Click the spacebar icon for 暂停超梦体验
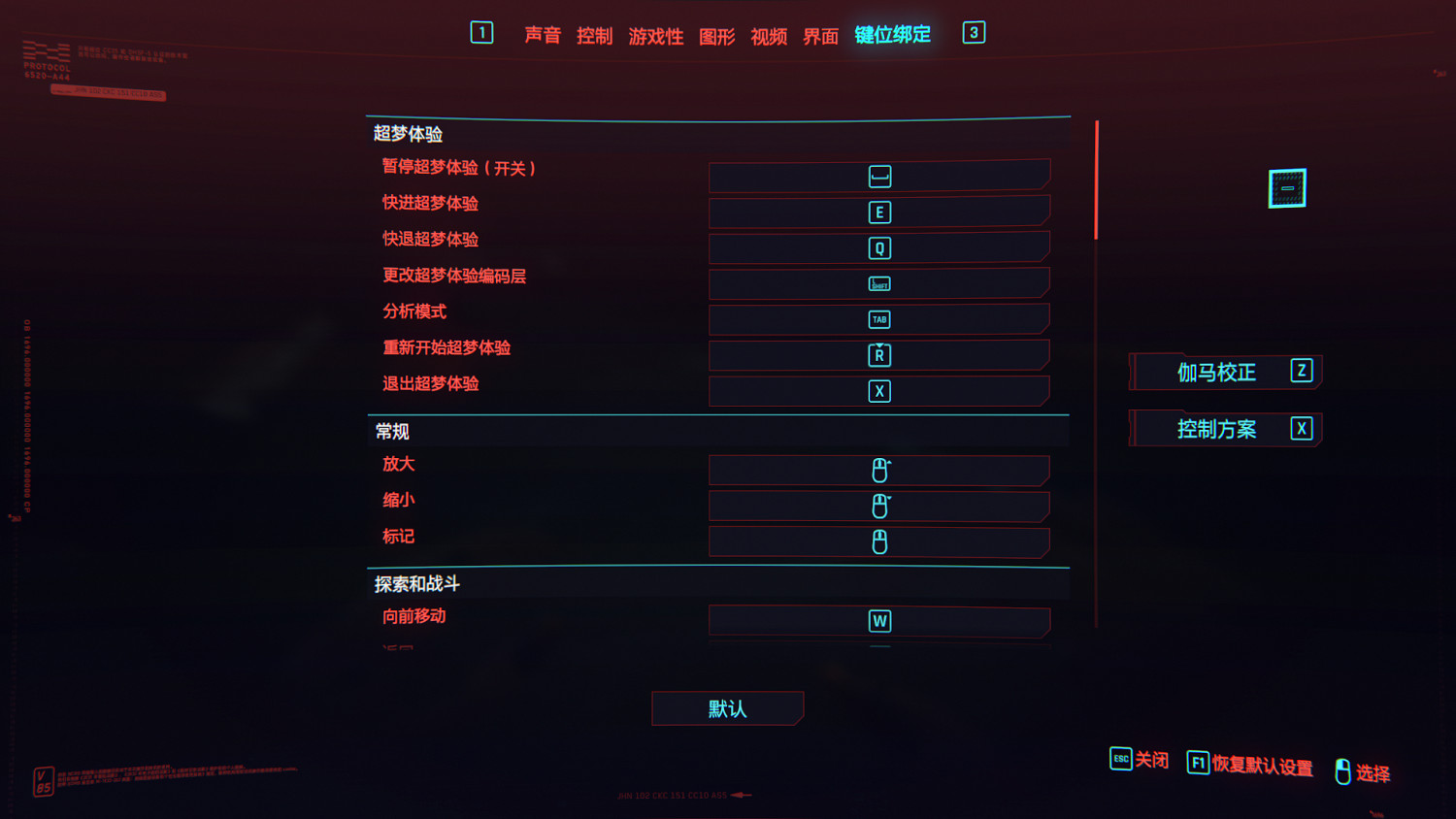The width and height of the screenshot is (1456, 819). [878, 176]
